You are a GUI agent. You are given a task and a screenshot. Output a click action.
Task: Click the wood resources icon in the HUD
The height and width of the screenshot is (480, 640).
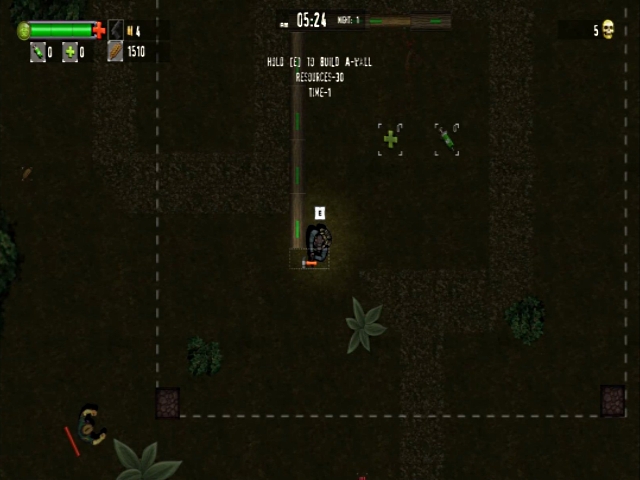coord(115,51)
